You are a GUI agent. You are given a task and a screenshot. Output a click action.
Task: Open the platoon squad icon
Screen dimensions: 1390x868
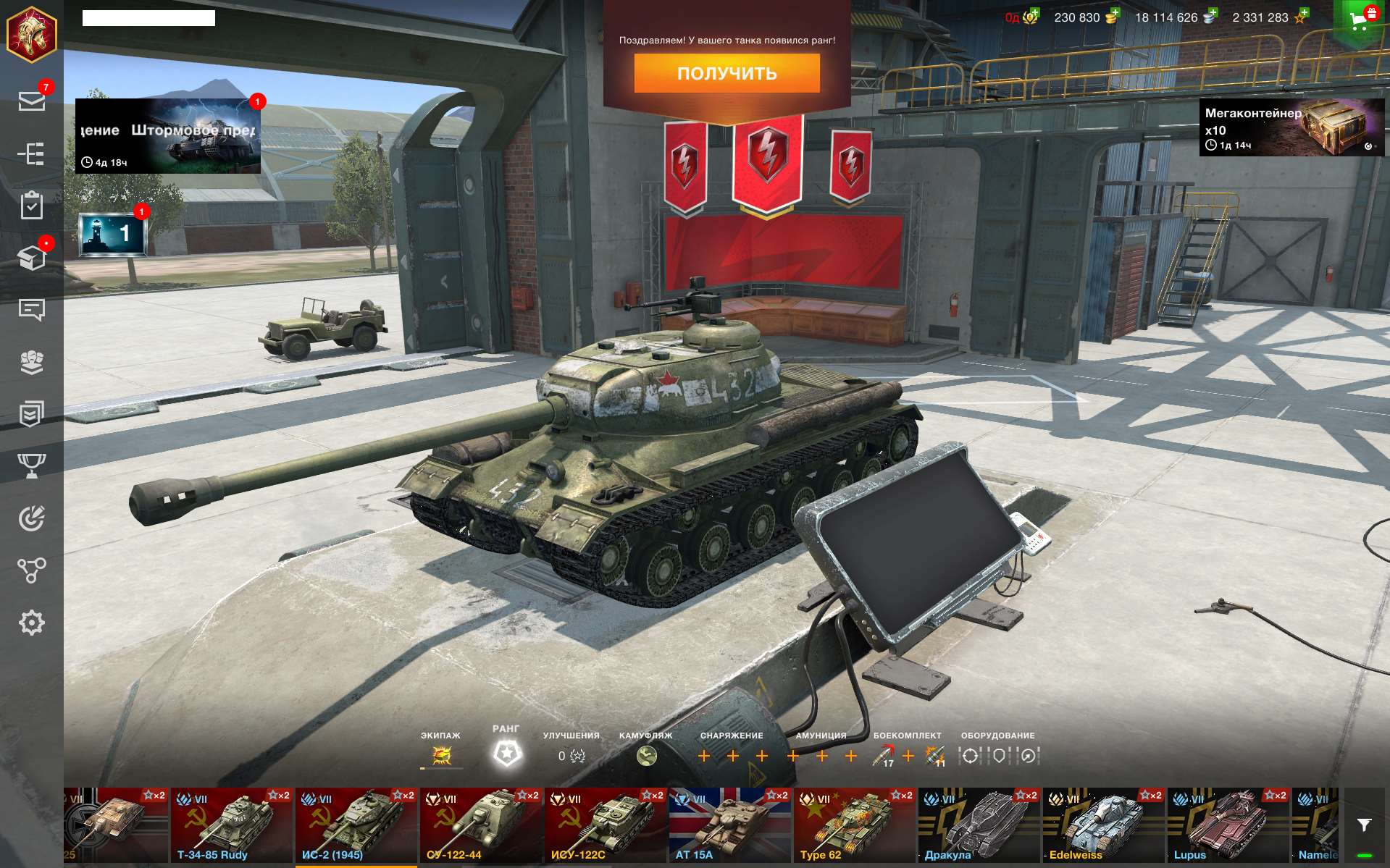click(x=32, y=362)
